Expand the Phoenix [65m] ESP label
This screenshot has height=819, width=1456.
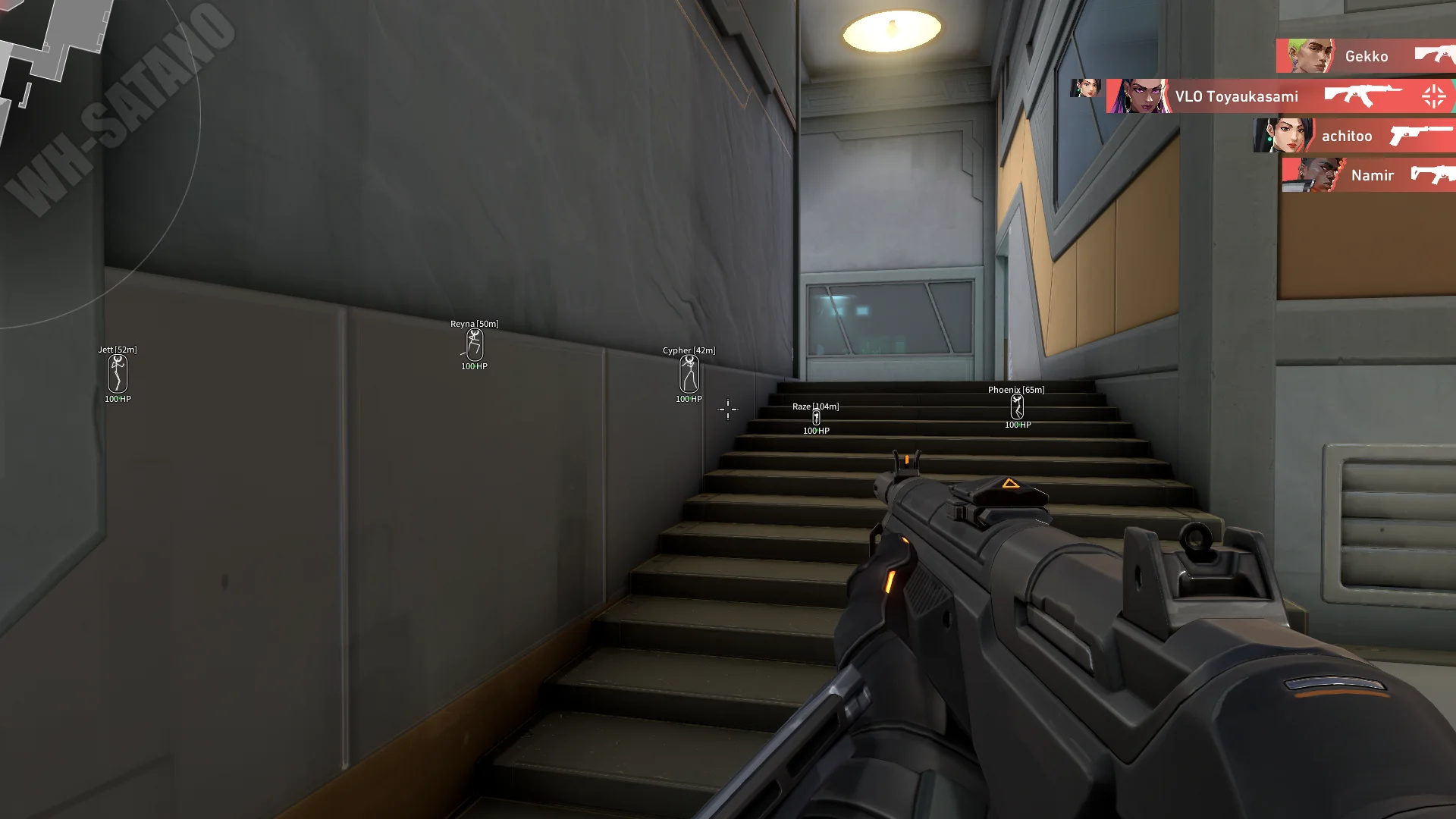[x=1015, y=390]
